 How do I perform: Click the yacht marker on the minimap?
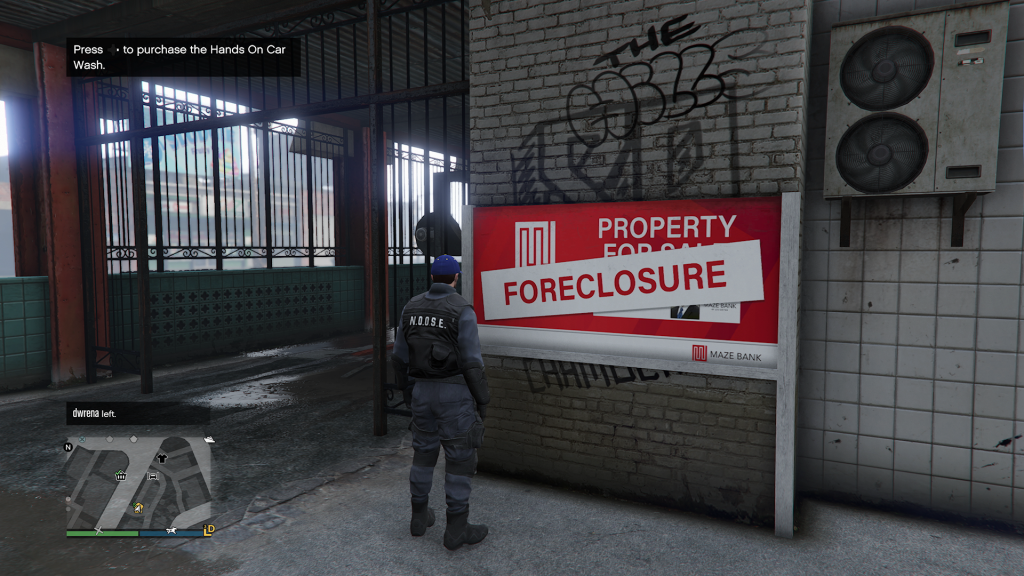pos(208,439)
